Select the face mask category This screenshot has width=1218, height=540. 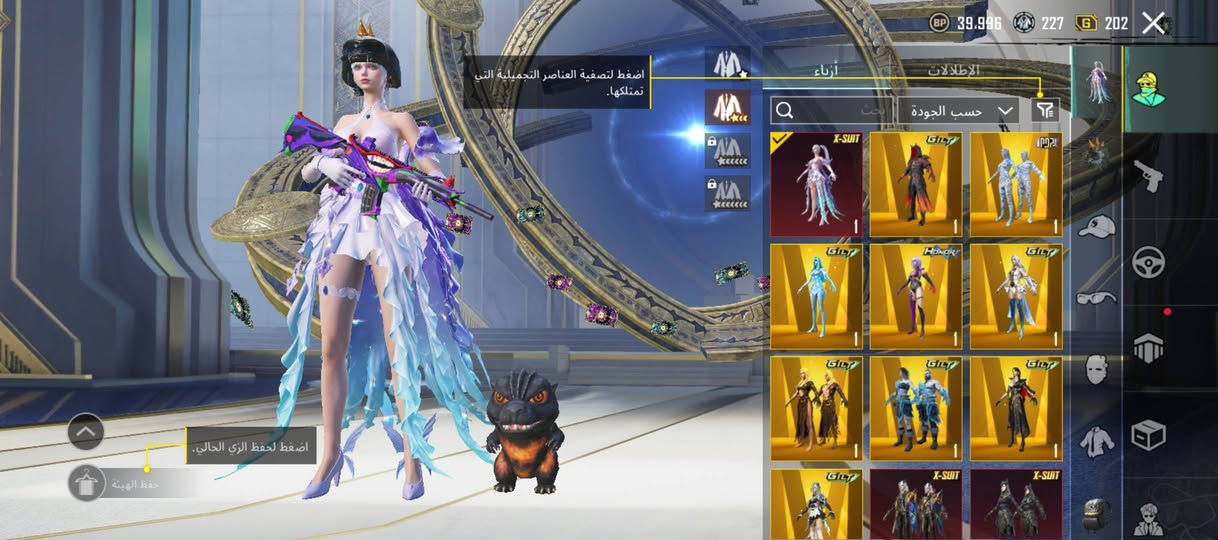point(1097,369)
